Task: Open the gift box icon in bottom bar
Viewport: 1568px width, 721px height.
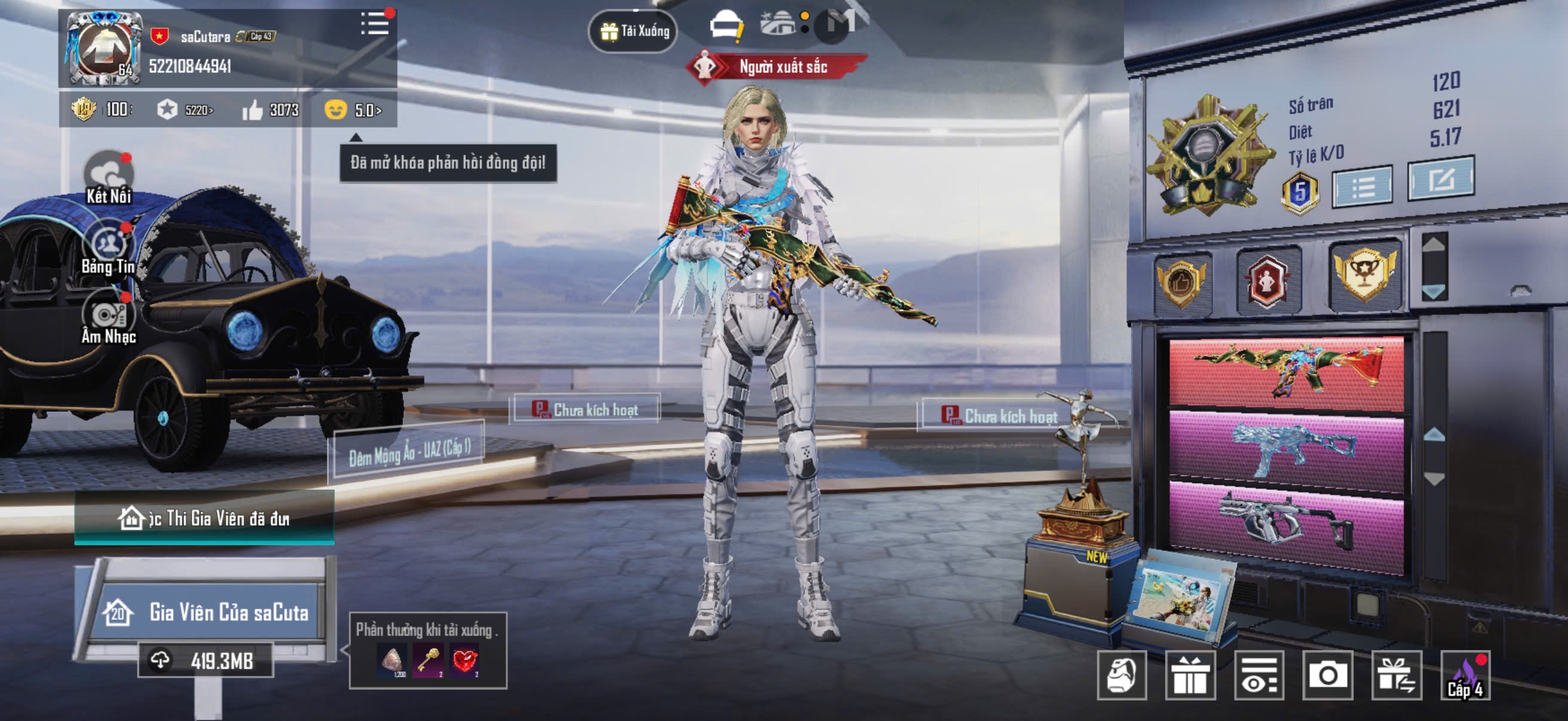Action: (x=1190, y=675)
